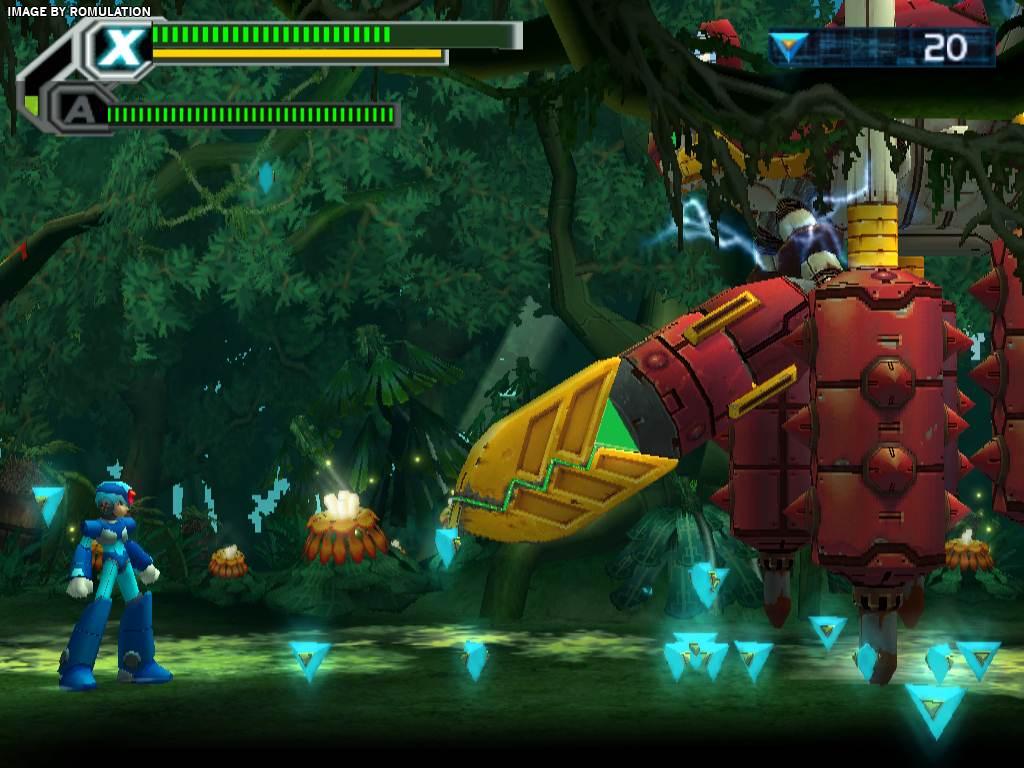This screenshot has height=768, width=1024.
Task: Select the X character emblem
Action: click(x=121, y=47)
